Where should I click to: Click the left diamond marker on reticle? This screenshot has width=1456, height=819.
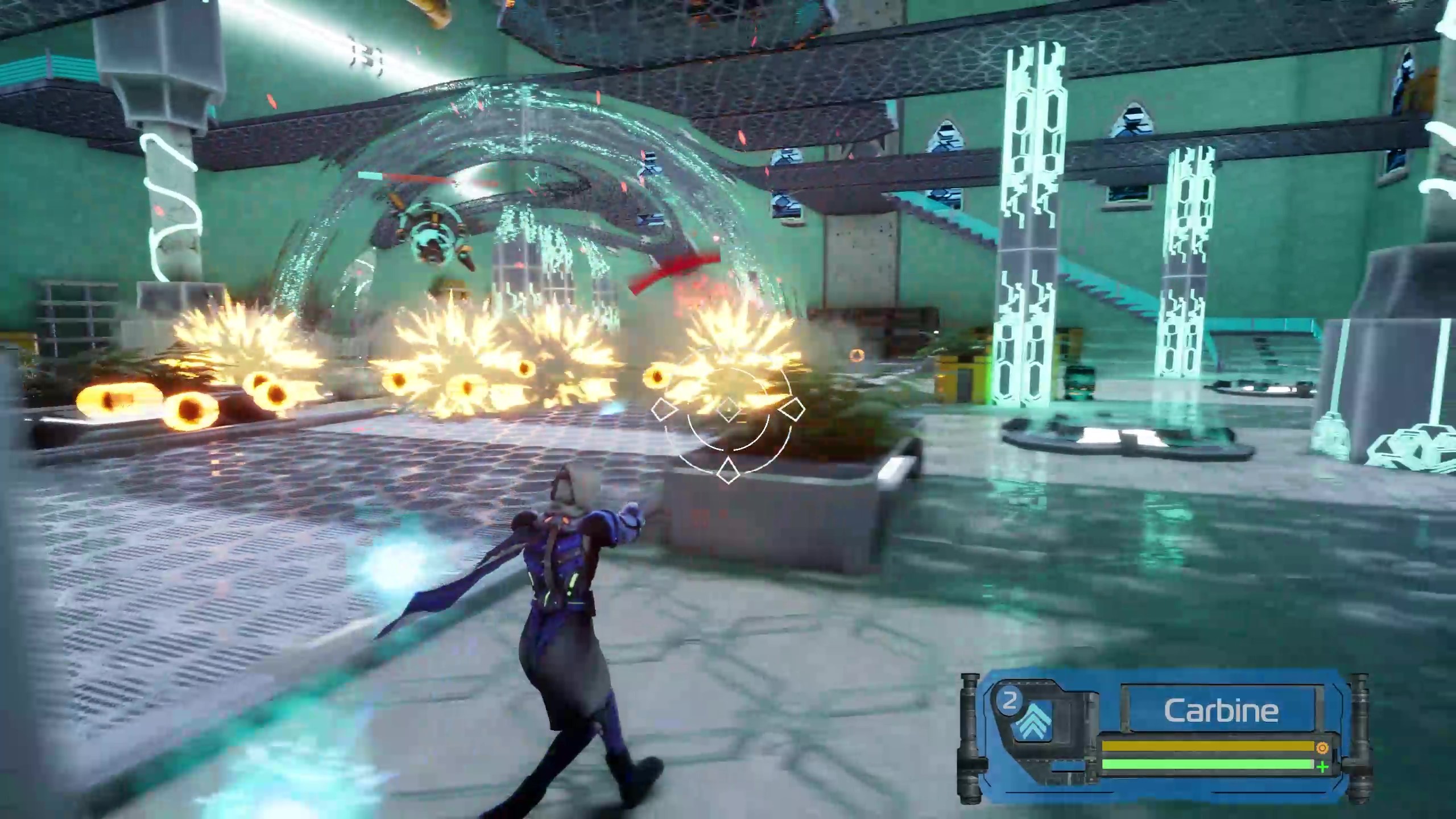click(665, 410)
